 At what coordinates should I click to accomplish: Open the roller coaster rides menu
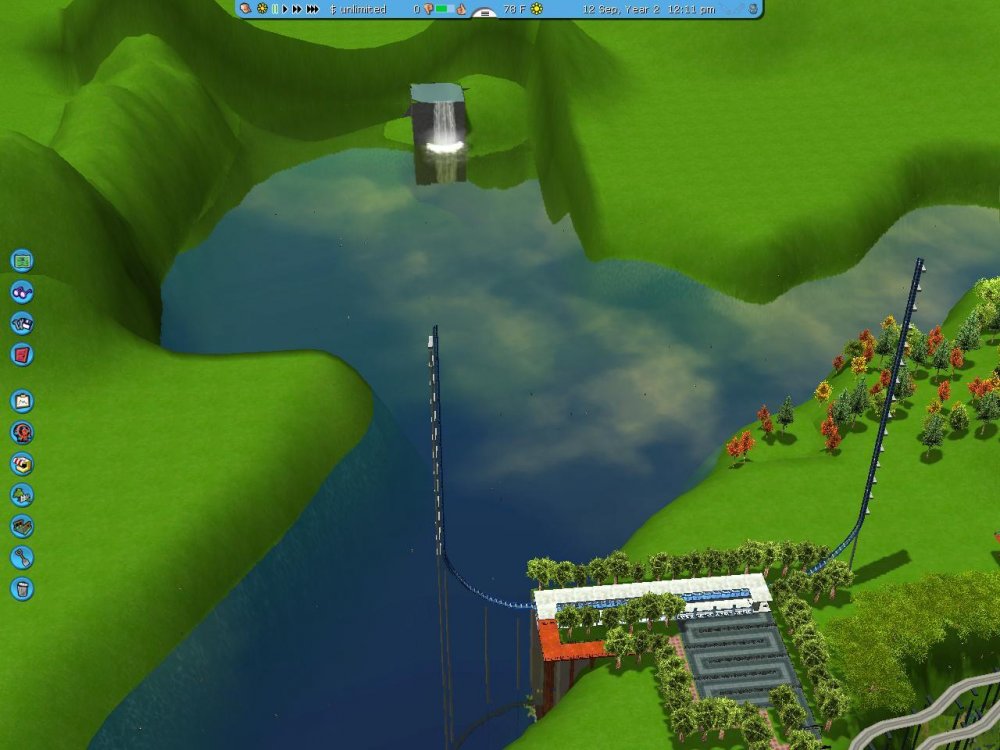[22, 432]
